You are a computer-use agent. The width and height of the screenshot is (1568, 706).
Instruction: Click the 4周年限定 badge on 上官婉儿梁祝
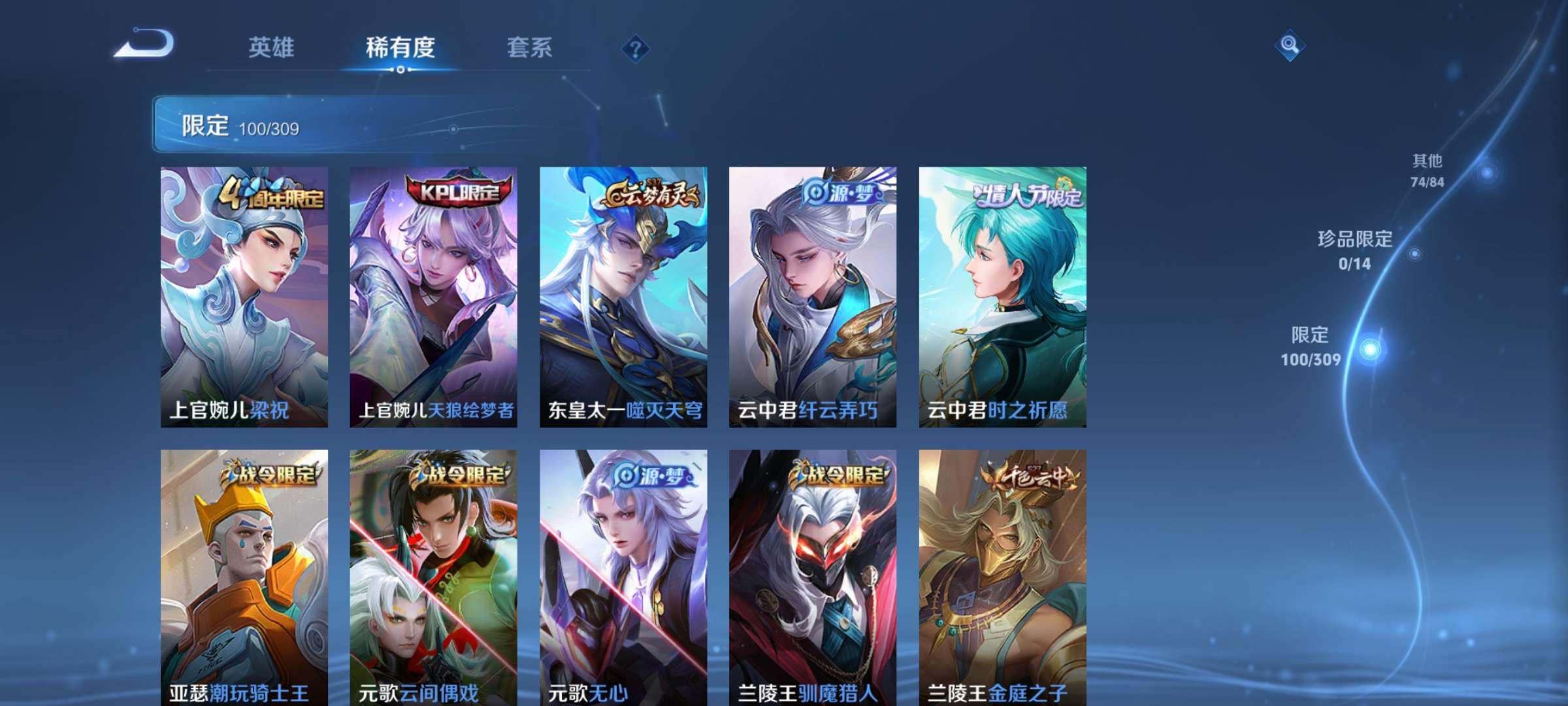[270, 193]
